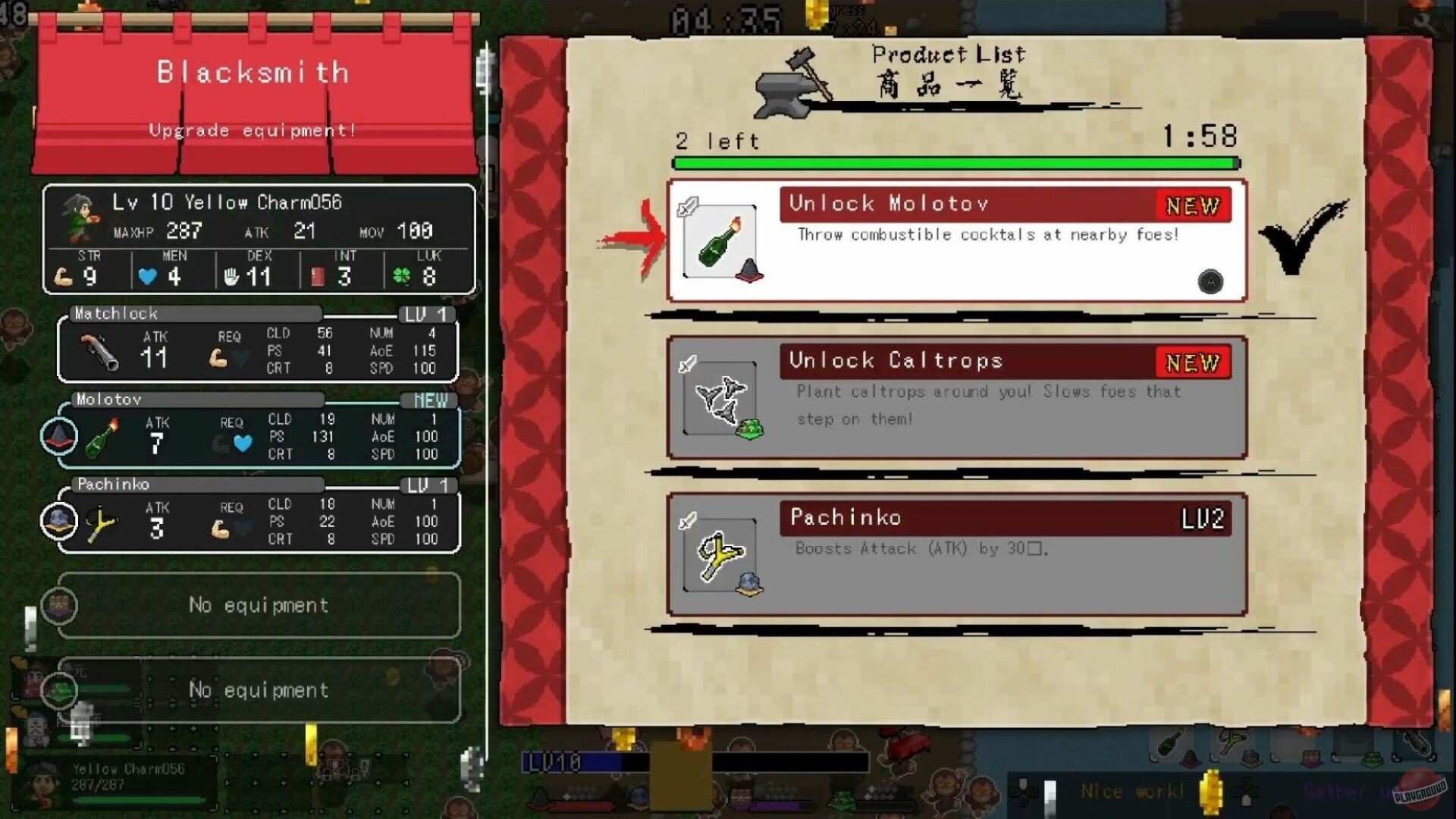Expand the first No equipment slot
The width and height of the screenshot is (1456, 819).
click(x=256, y=605)
